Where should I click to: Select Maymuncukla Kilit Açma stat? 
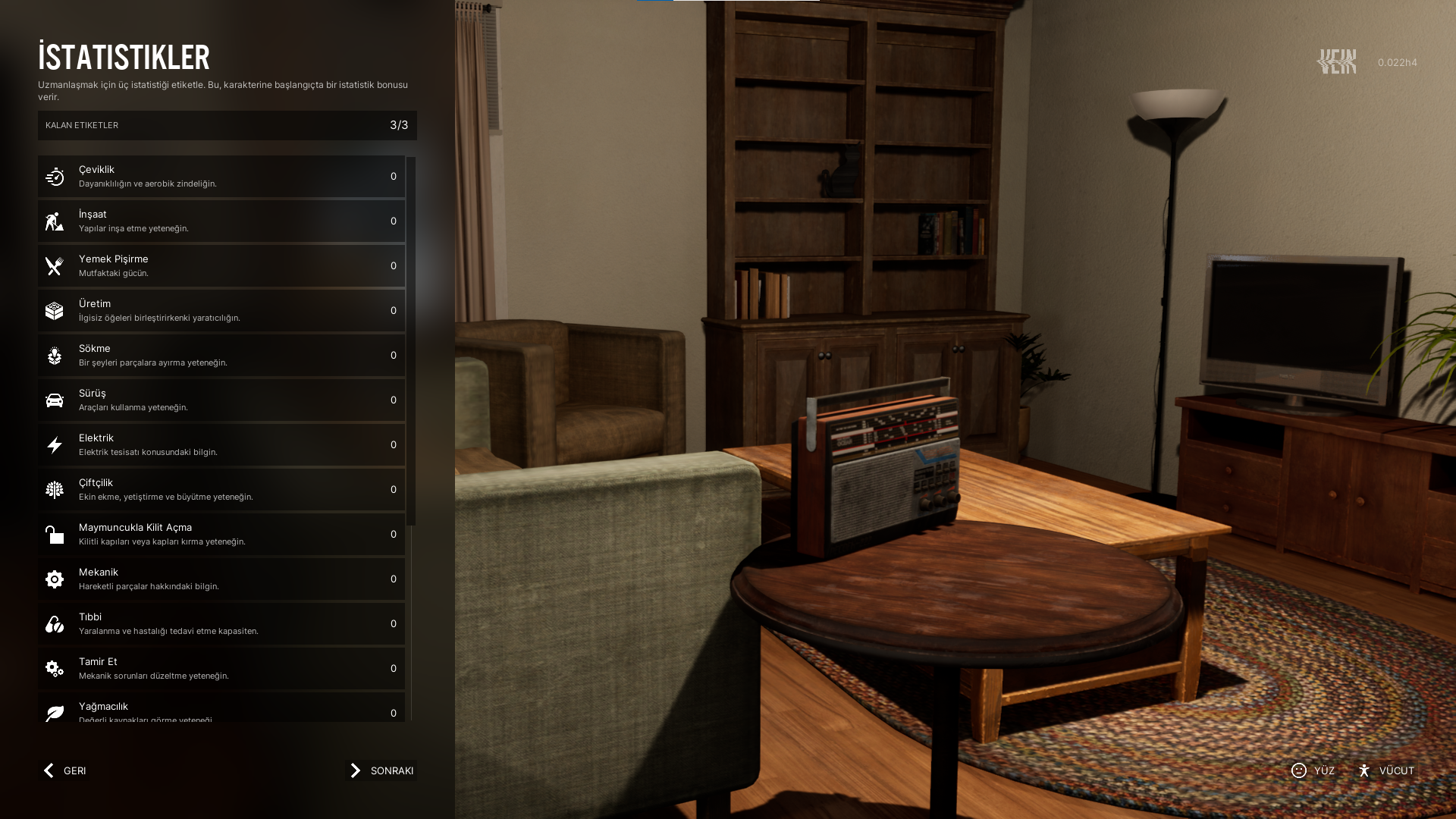coord(221,535)
